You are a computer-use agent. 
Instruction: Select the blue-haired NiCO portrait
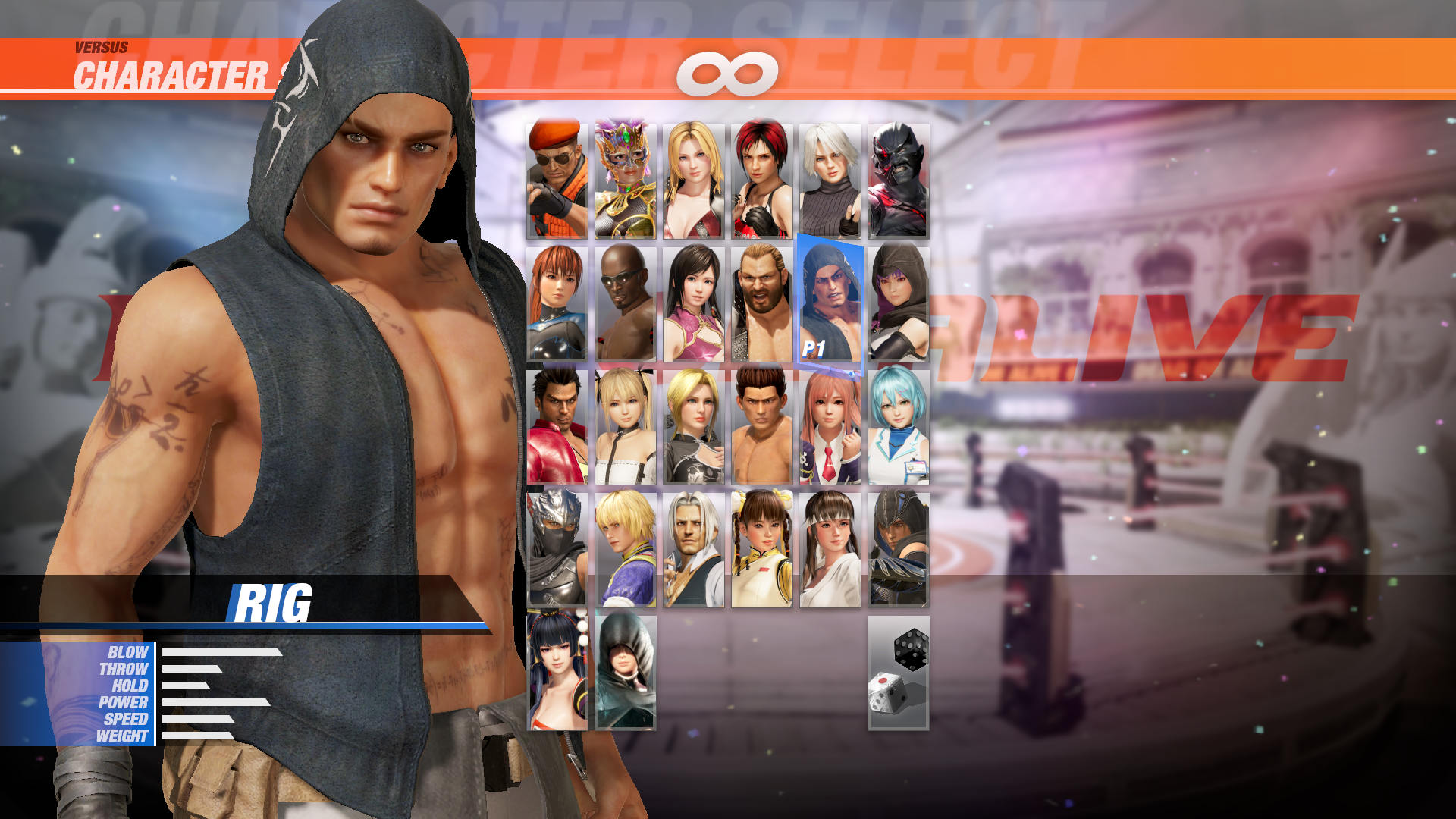pyautogui.click(x=899, y=428)
